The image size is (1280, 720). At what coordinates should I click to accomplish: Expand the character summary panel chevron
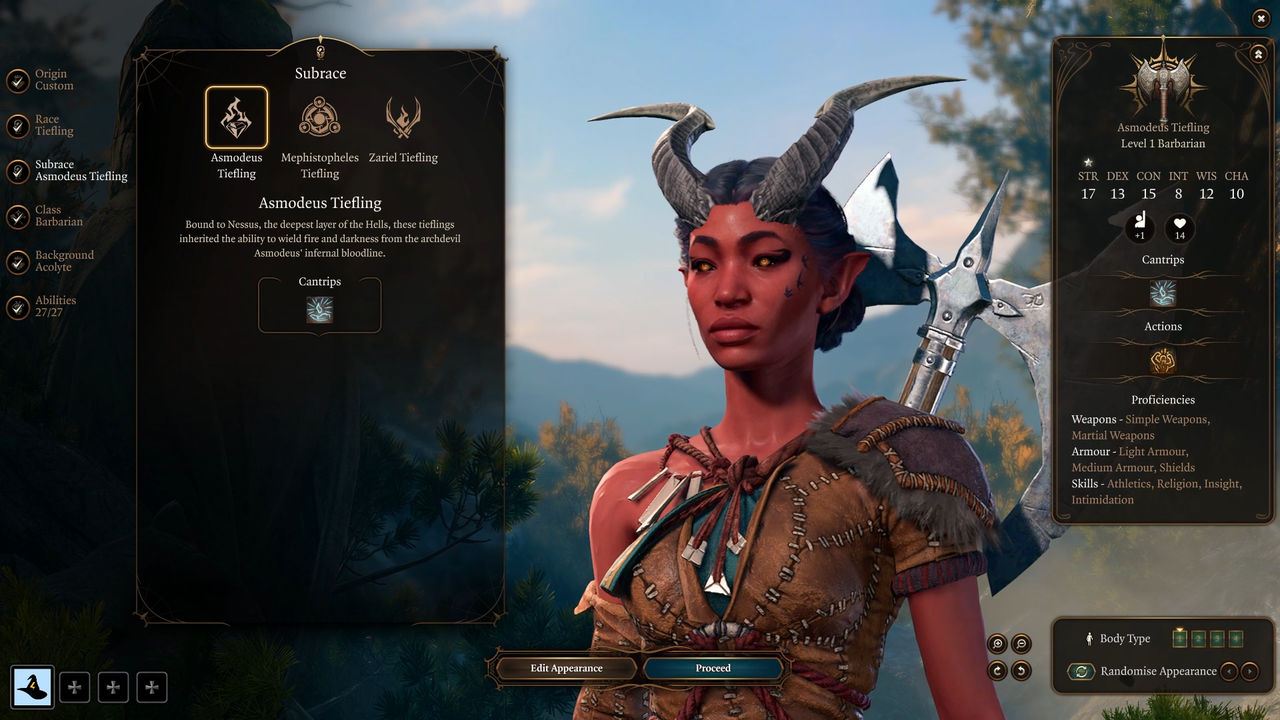(1259, 53)
